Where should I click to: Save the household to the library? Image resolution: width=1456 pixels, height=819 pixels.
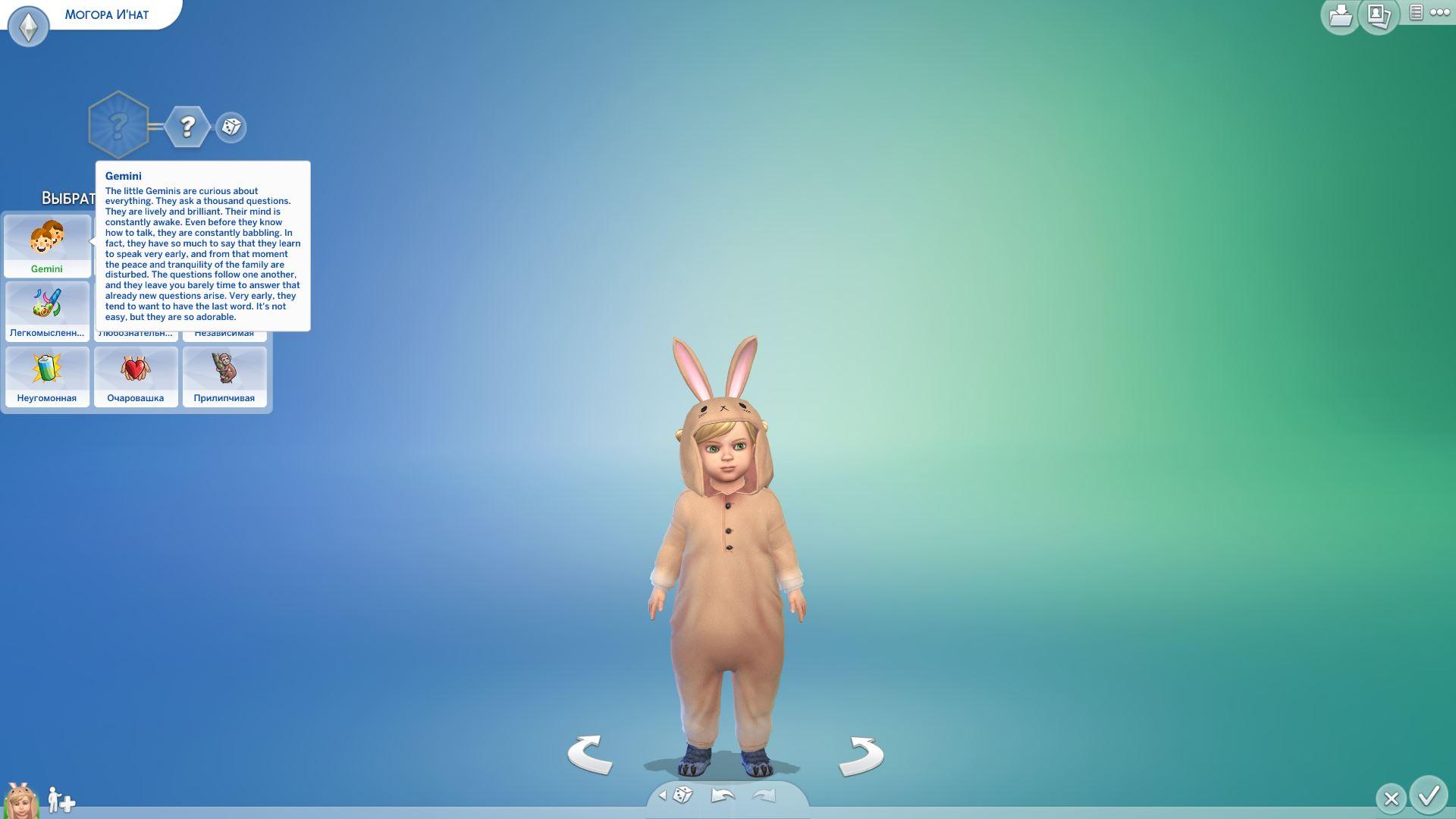pos(1340,16)
